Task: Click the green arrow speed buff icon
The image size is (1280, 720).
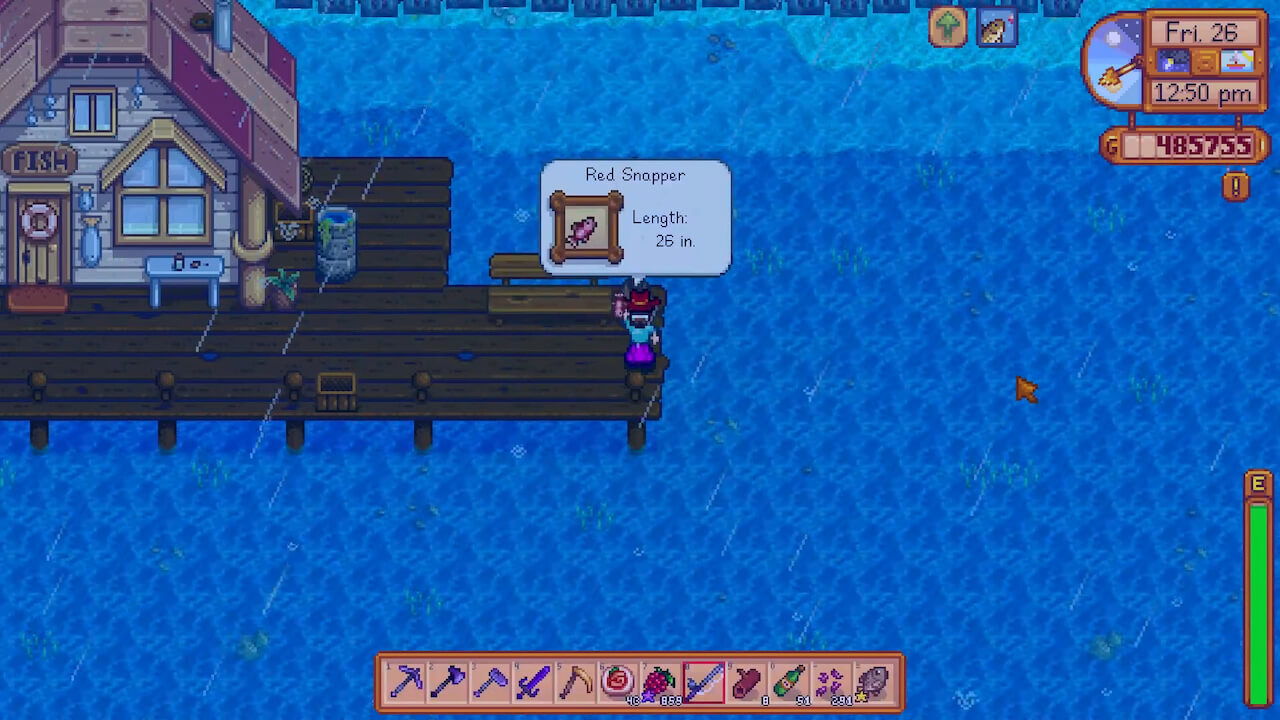Action: 946,27
